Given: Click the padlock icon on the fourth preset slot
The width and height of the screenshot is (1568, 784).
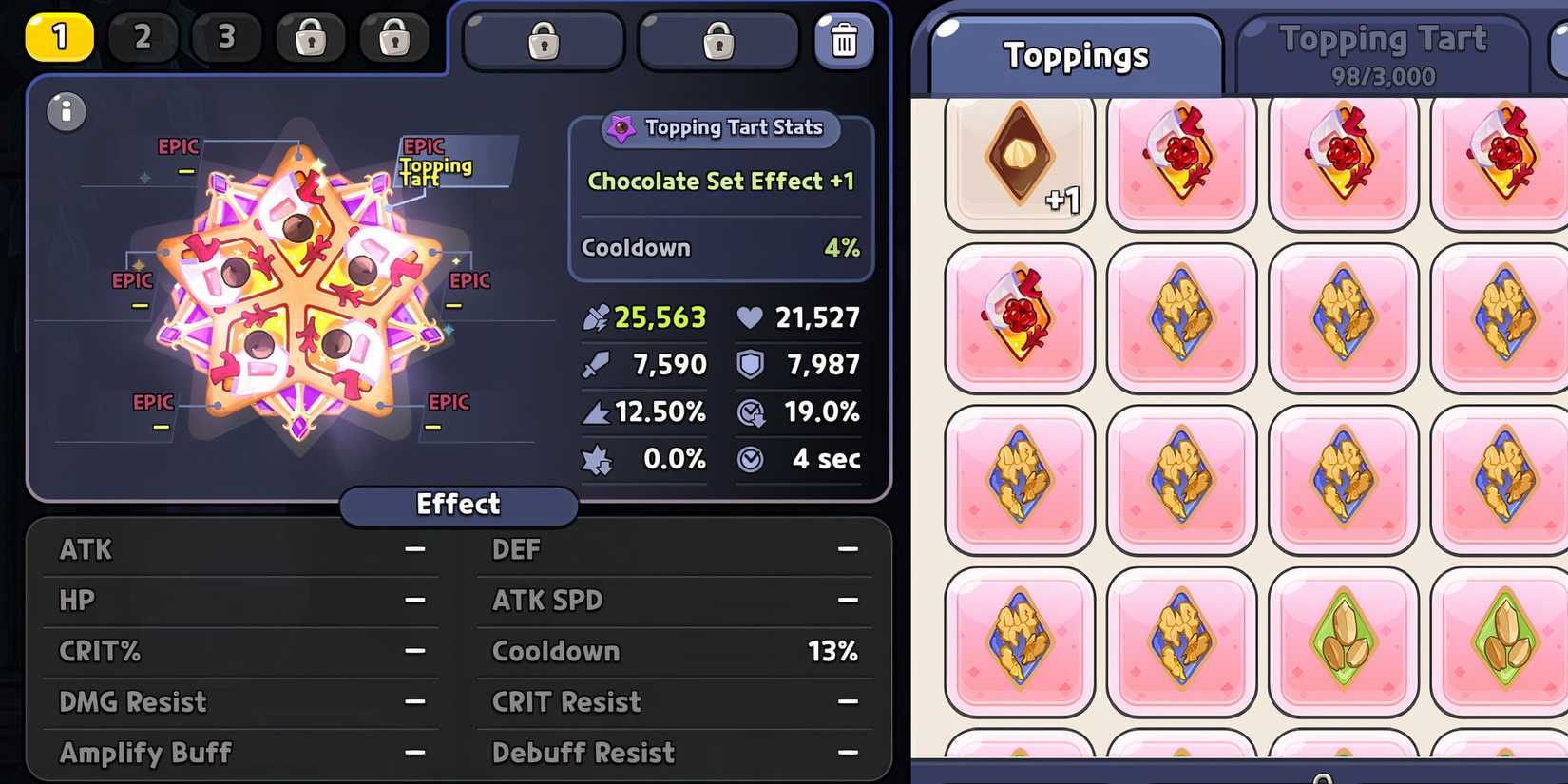Looking at the screenshot, I should [x=311, y=38].
